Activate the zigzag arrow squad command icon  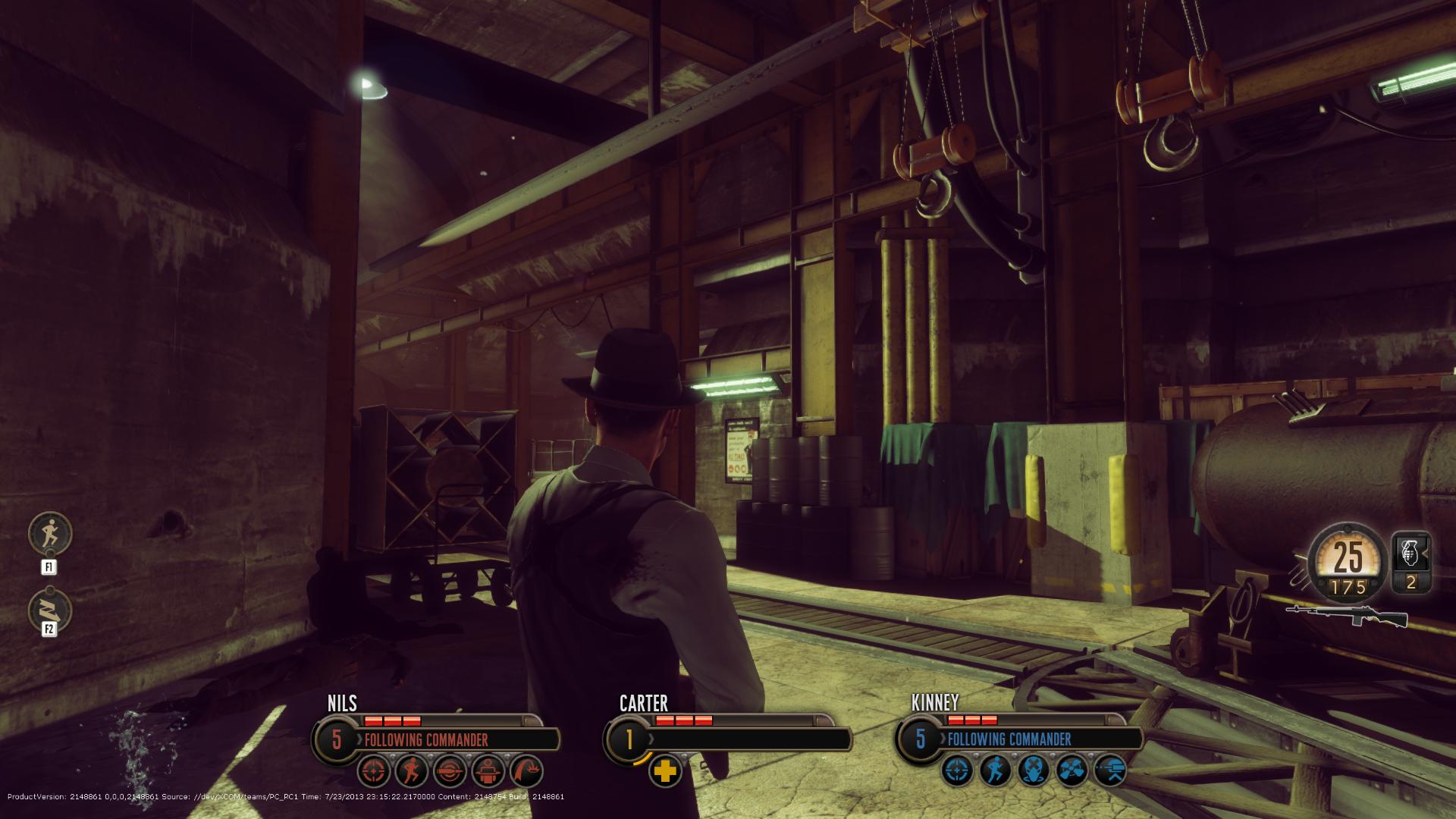pyautogui.click(x=50, y=610)
